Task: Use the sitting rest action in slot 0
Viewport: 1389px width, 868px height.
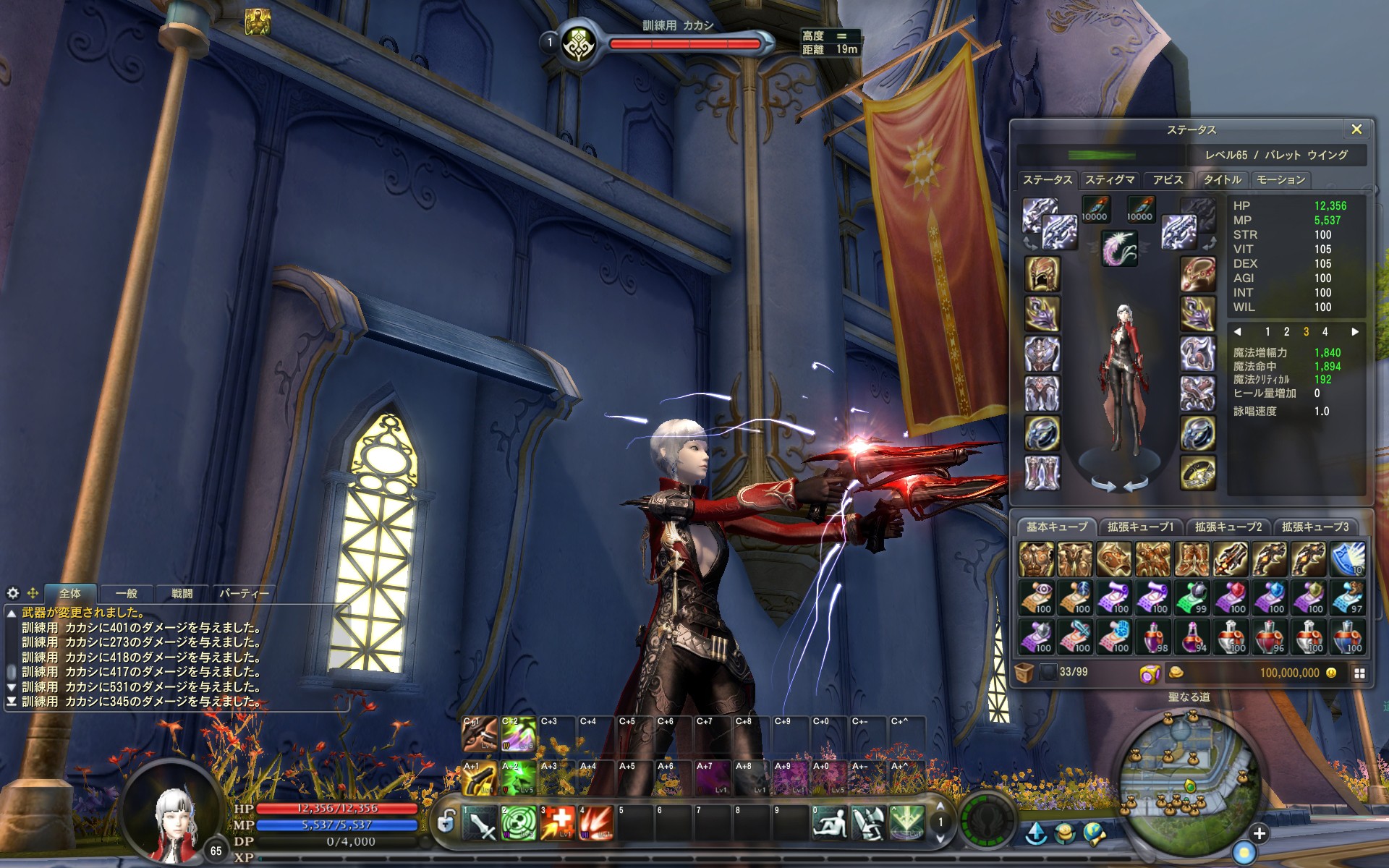Action: 829,822
